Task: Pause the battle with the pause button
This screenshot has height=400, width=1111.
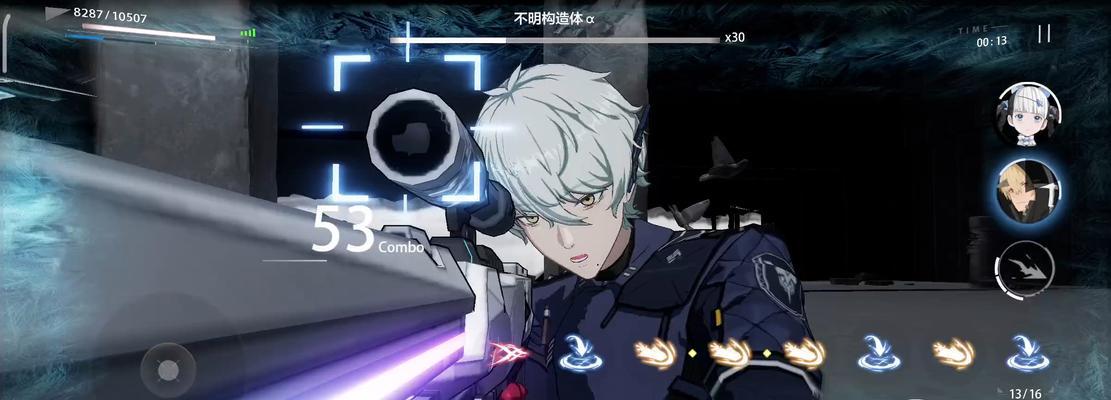Action: tap(1043, 34)
